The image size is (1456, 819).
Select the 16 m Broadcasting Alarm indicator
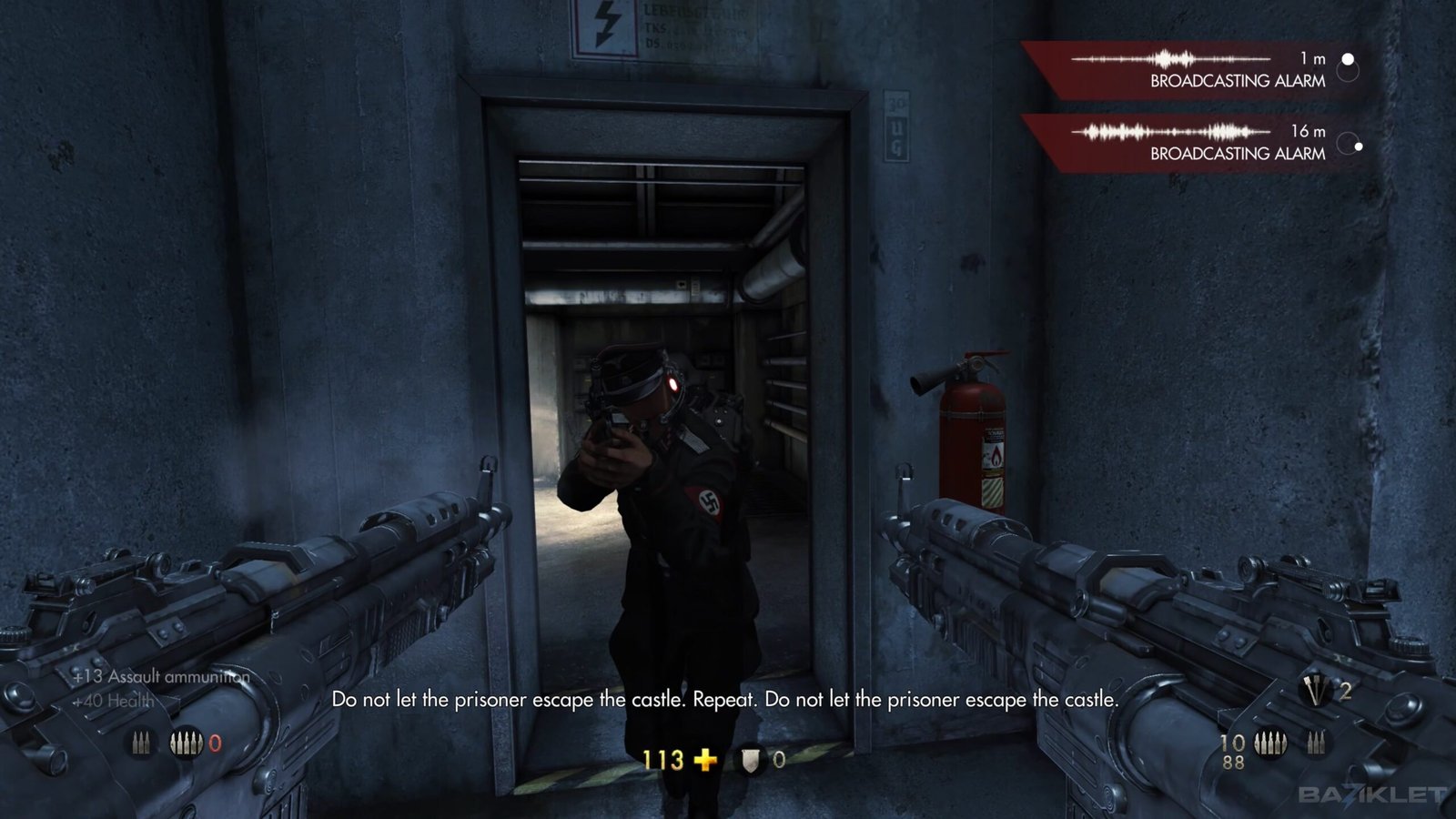pyautogui.click(x=1201, y=143)
